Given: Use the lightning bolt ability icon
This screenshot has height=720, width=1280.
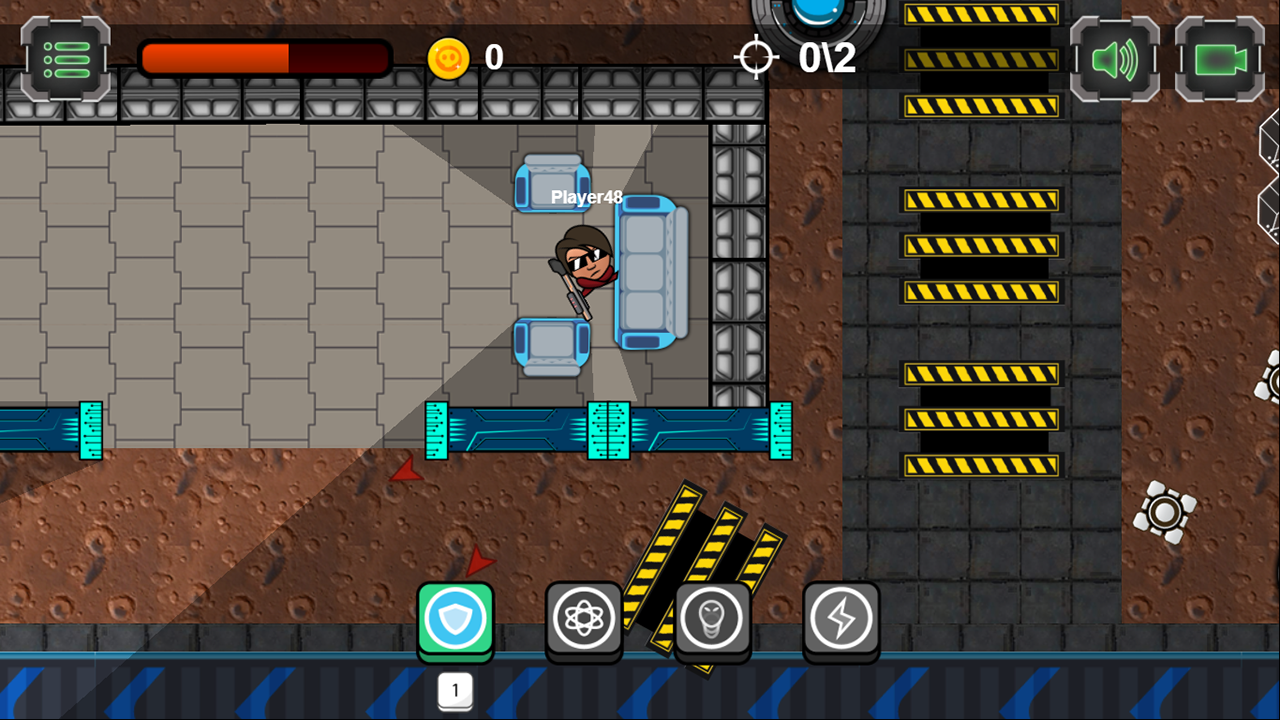Looking at the screenshot, I should [840, 618].
